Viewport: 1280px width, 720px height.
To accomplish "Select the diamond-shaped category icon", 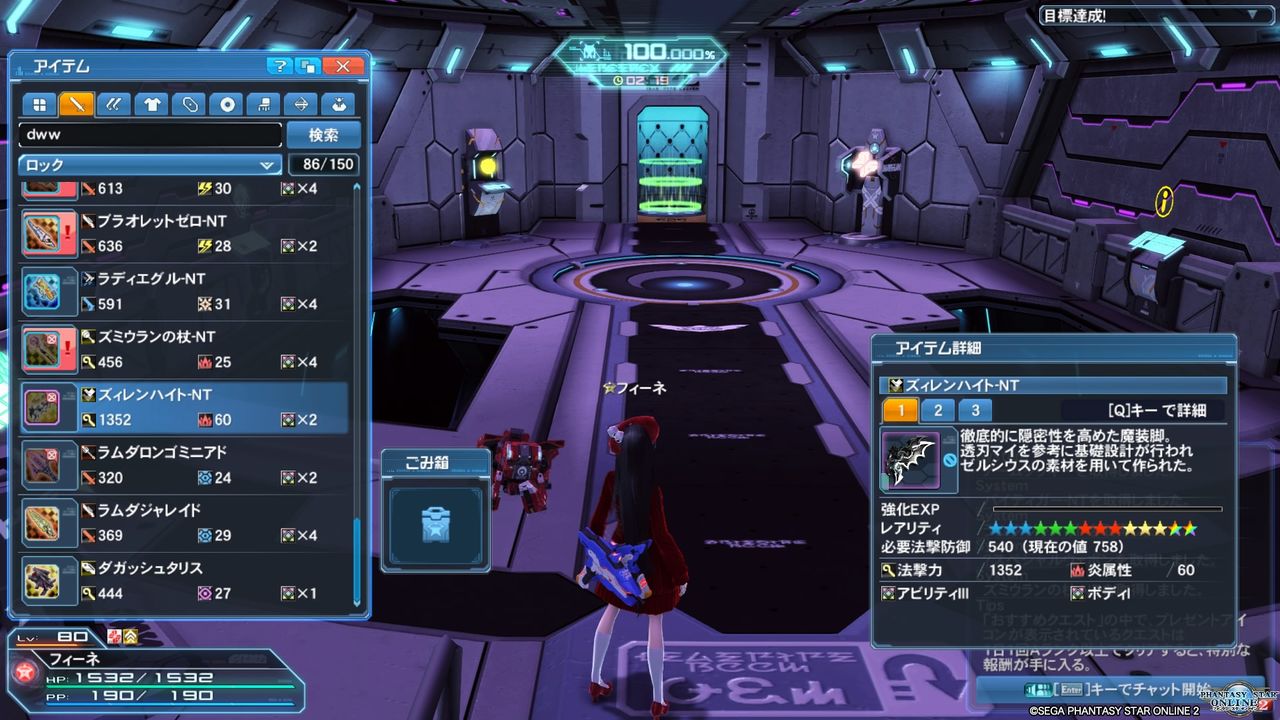I will coord(301,104).
